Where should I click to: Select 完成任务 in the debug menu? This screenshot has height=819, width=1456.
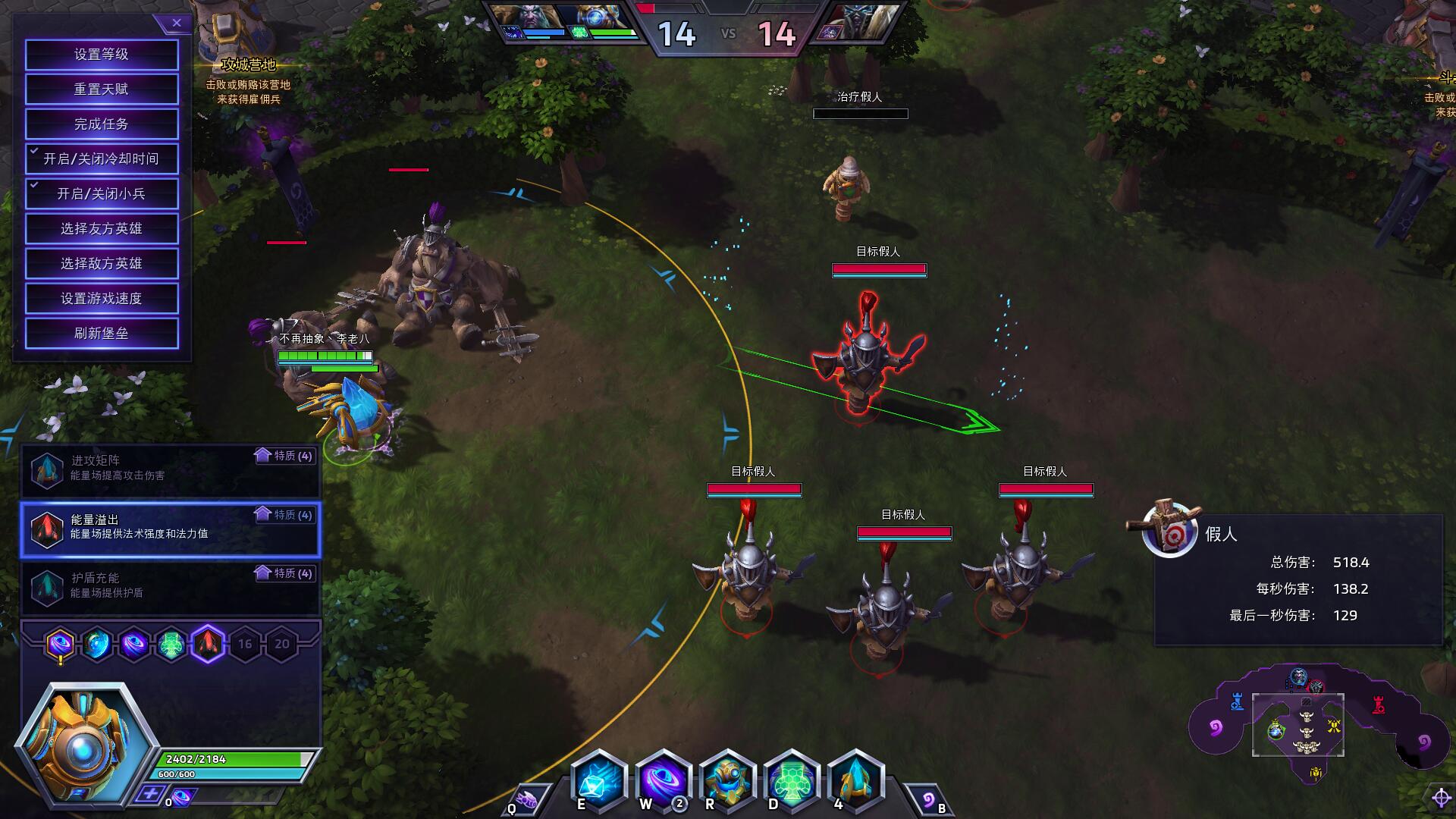102,124
